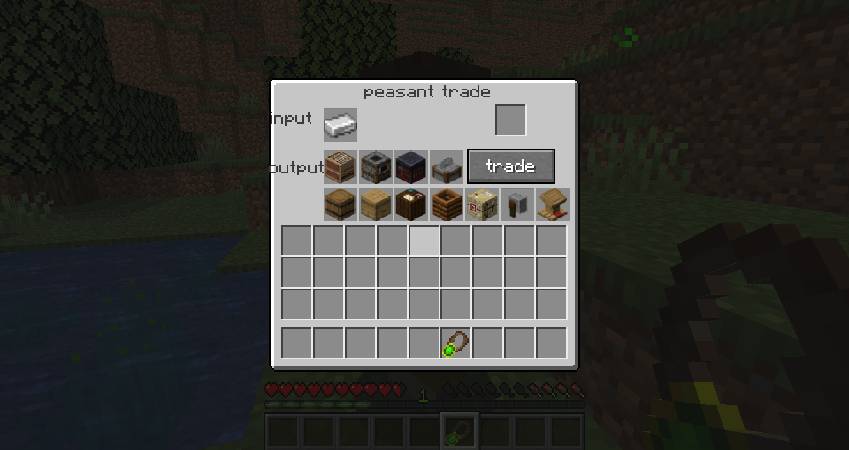Image resolution: width=849 pixels, height=450 pixels.
Task: Click the trade button
Action: coord(510,166)
